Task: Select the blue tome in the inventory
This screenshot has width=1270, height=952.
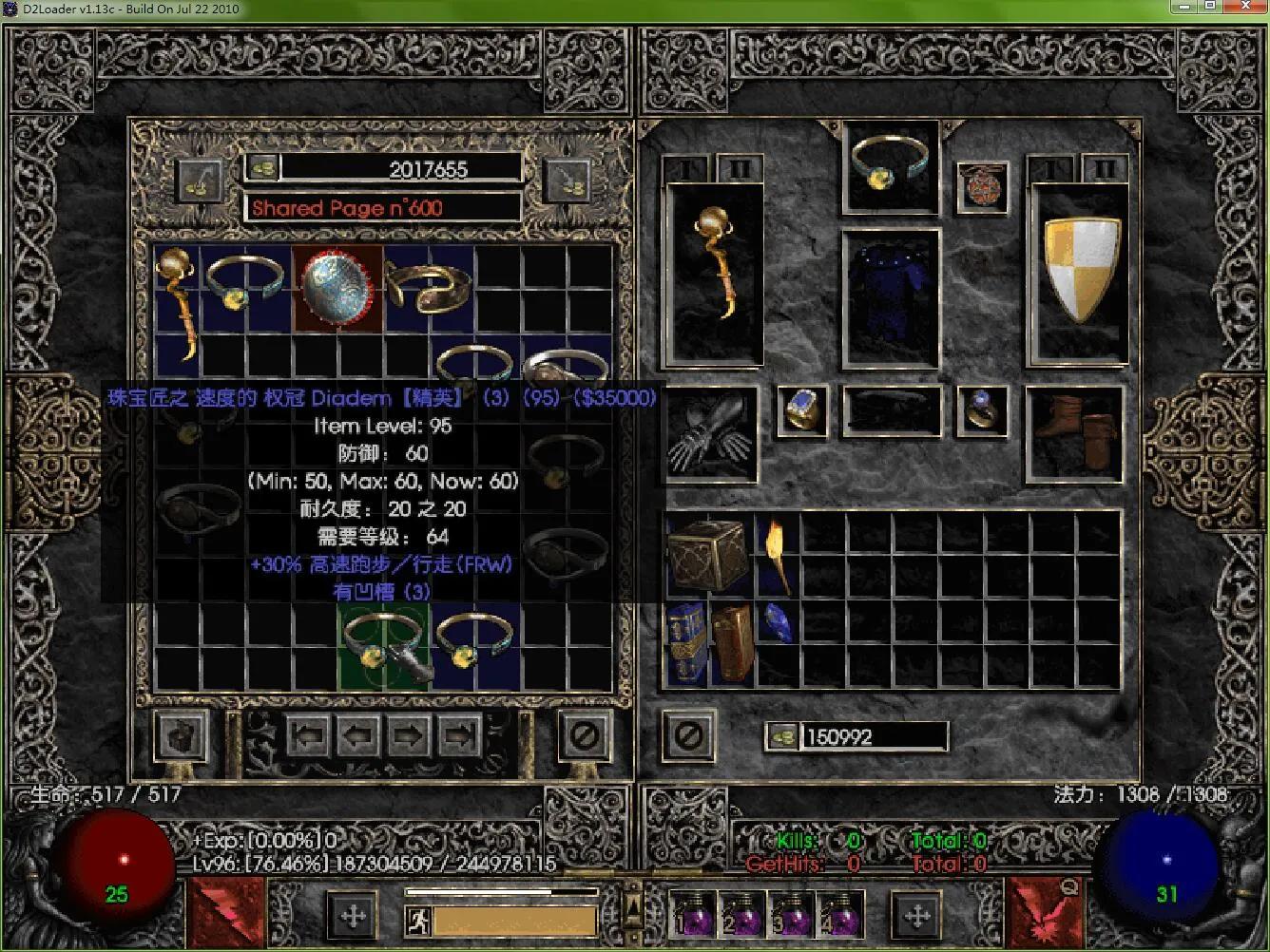Action: click(x=684, y=643)
